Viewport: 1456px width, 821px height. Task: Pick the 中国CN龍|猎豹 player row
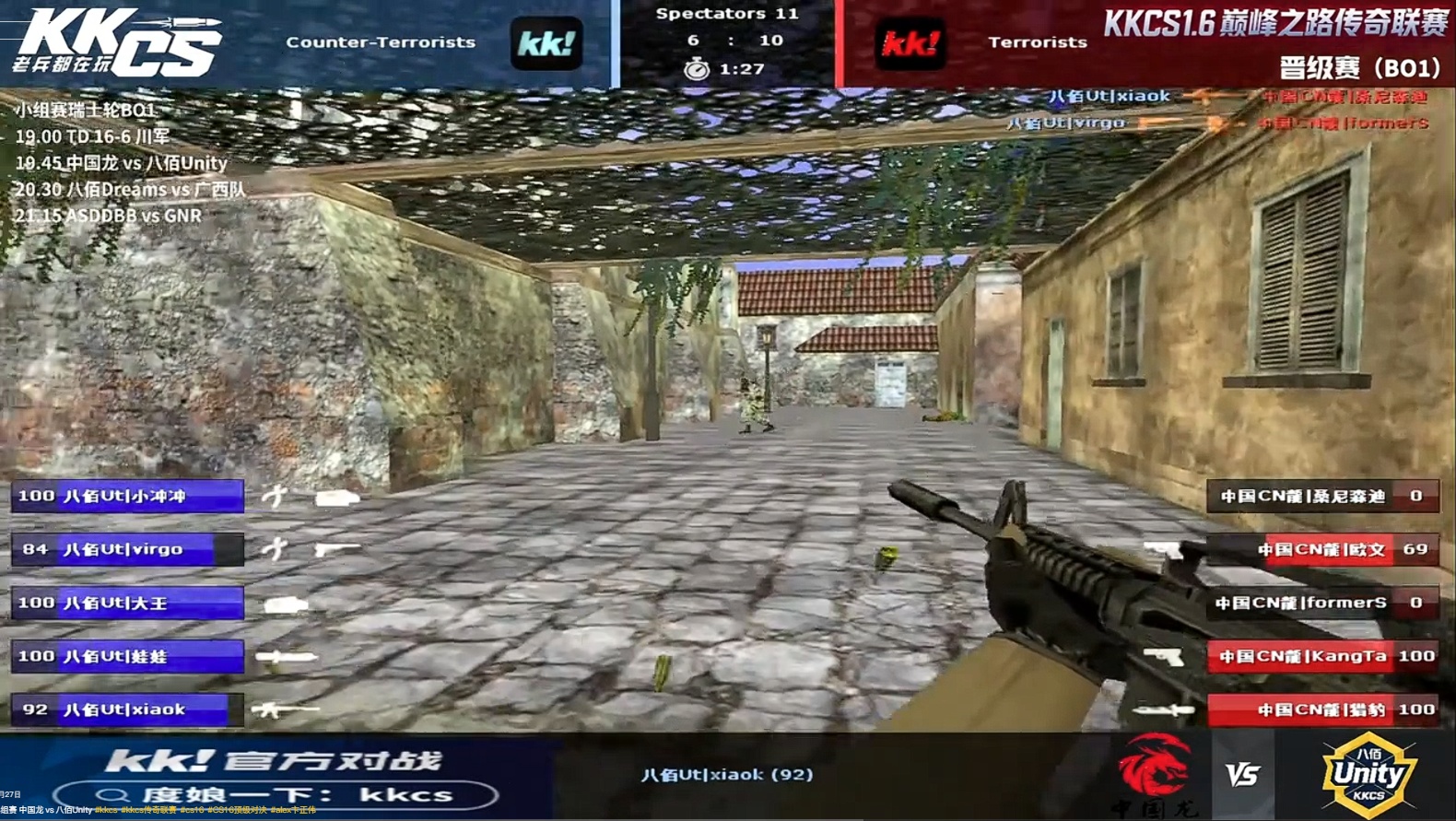click(x=1322, y=710)
